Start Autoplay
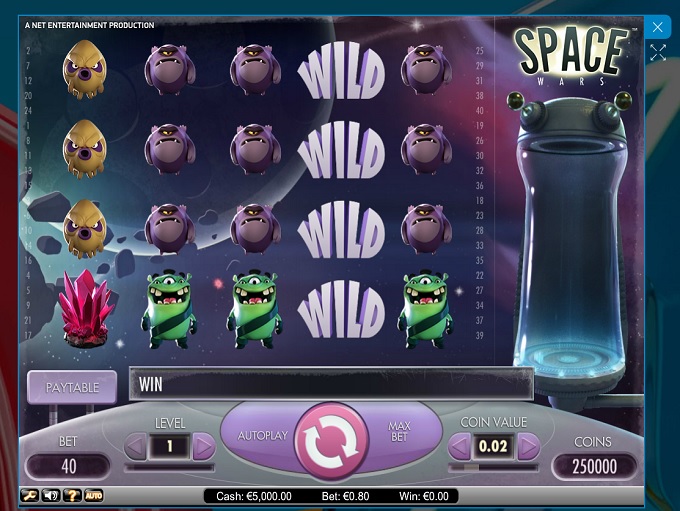The image size is (680, 511). click(x=262, y=436)
